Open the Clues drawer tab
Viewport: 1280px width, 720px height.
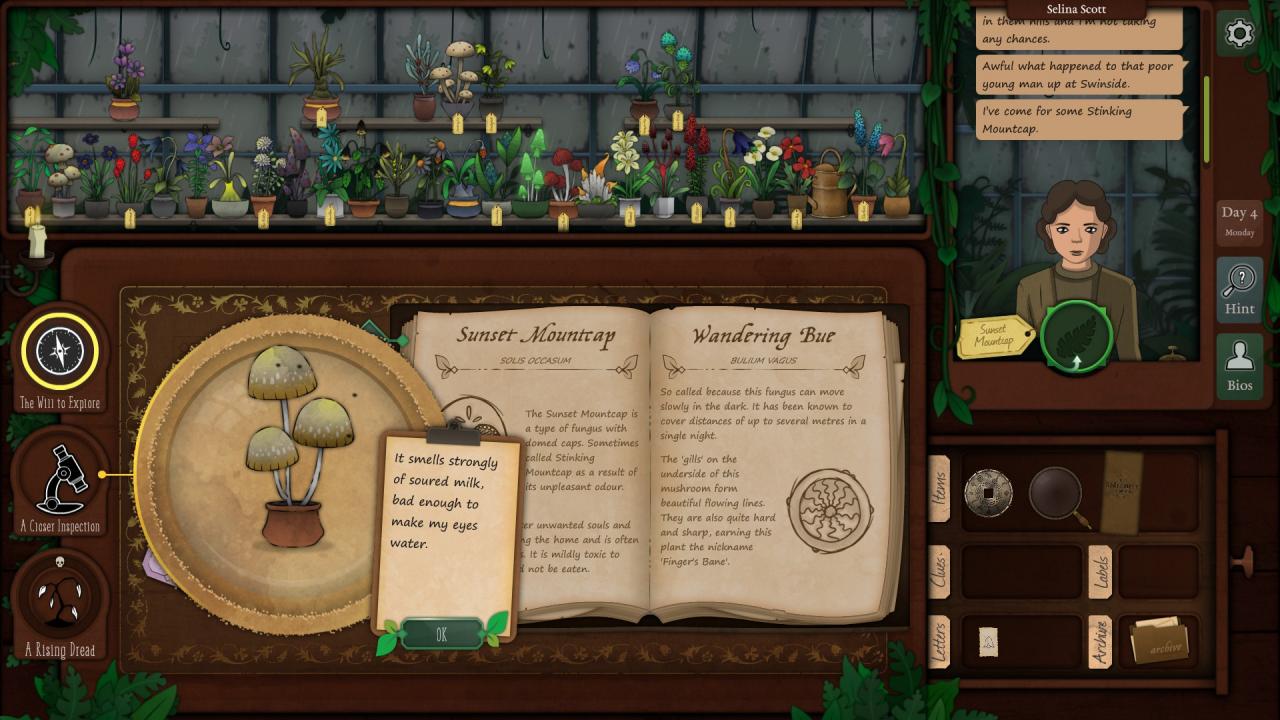coord(940,571)
